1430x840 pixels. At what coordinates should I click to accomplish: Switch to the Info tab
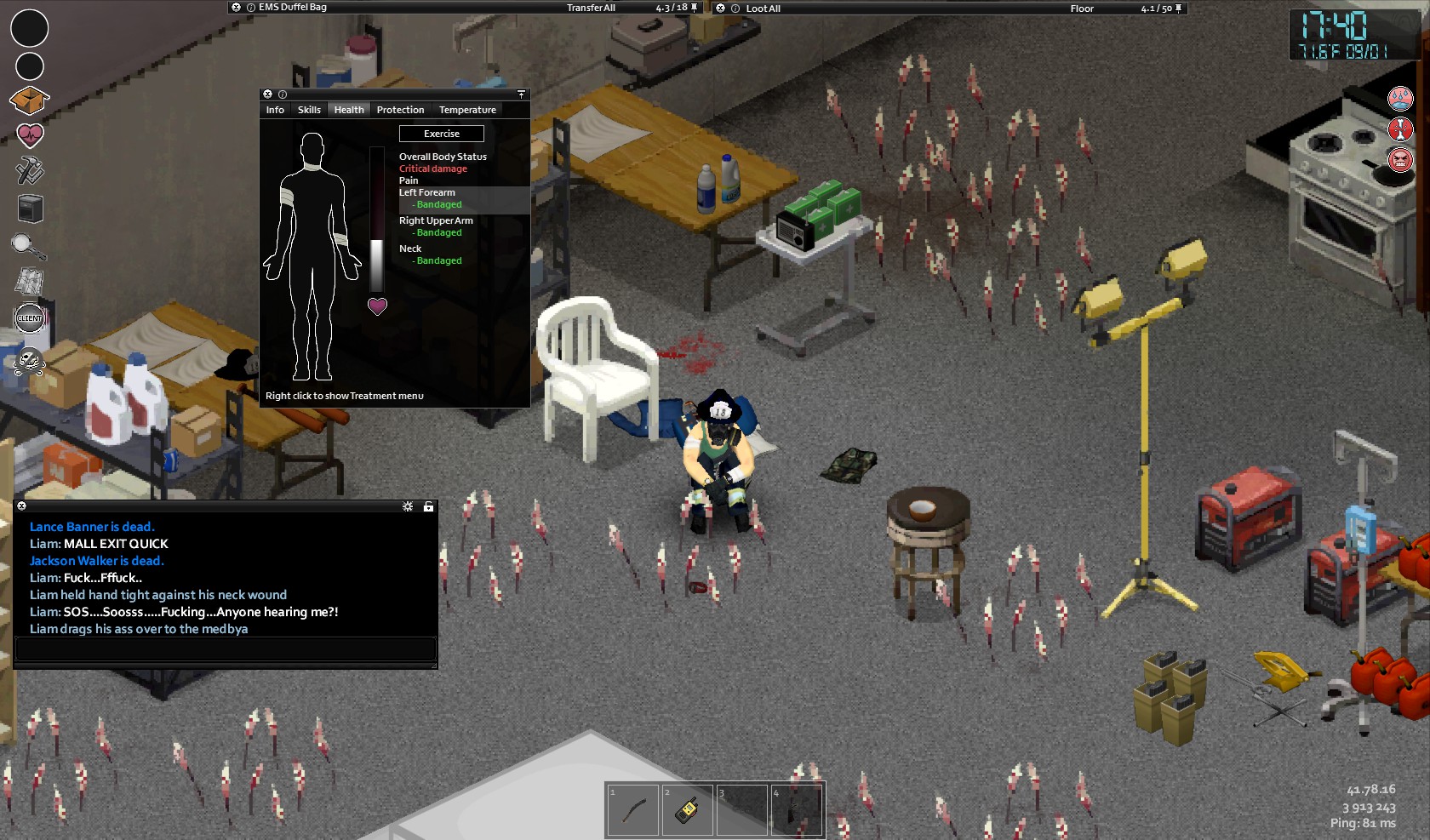[x=275, y=110]
